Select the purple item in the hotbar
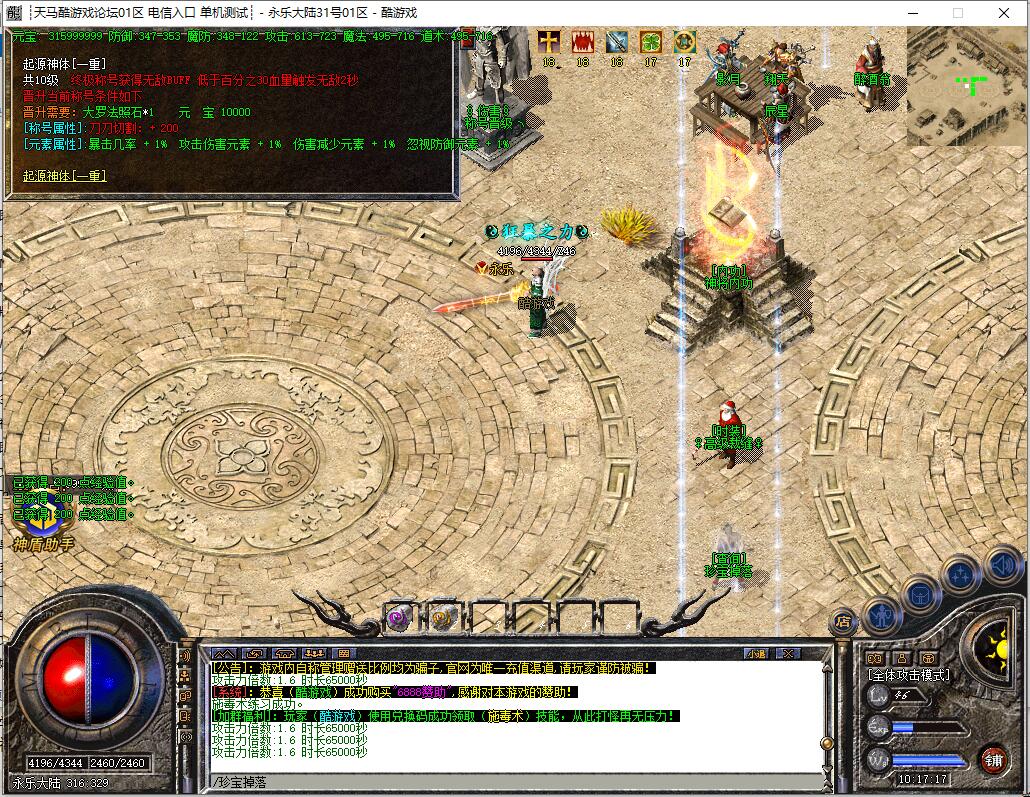This screenshot has width=1030, height=797. coord(400,617)
